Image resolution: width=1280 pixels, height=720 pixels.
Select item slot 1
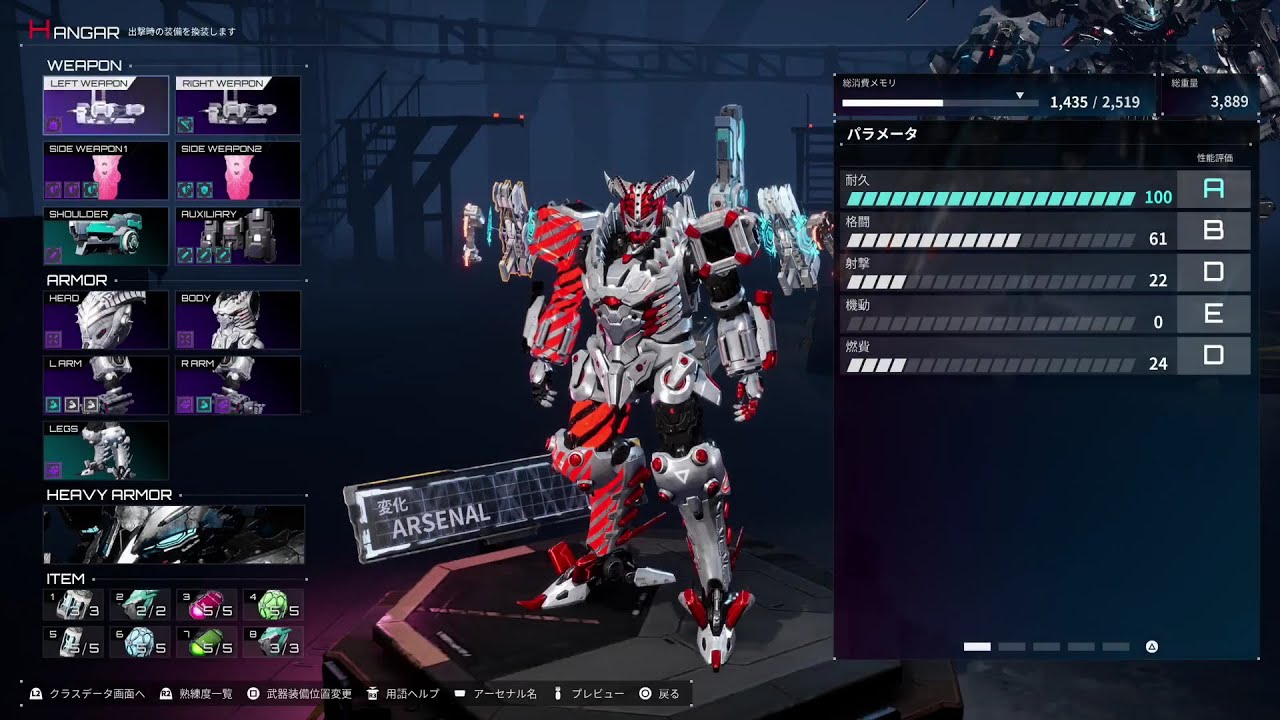tap(74, 605)
